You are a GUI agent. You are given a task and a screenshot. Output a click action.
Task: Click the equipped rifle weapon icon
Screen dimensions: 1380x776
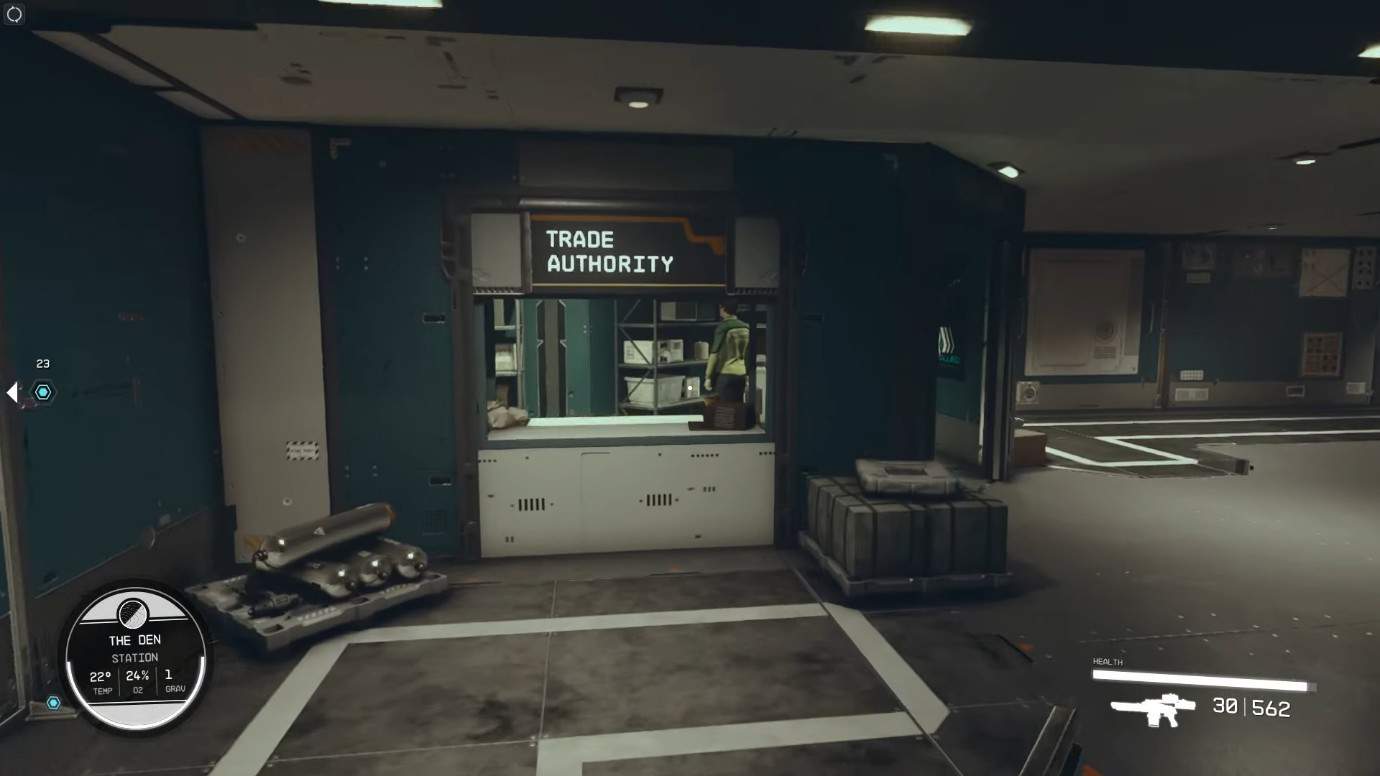(x=1153, y=709)
